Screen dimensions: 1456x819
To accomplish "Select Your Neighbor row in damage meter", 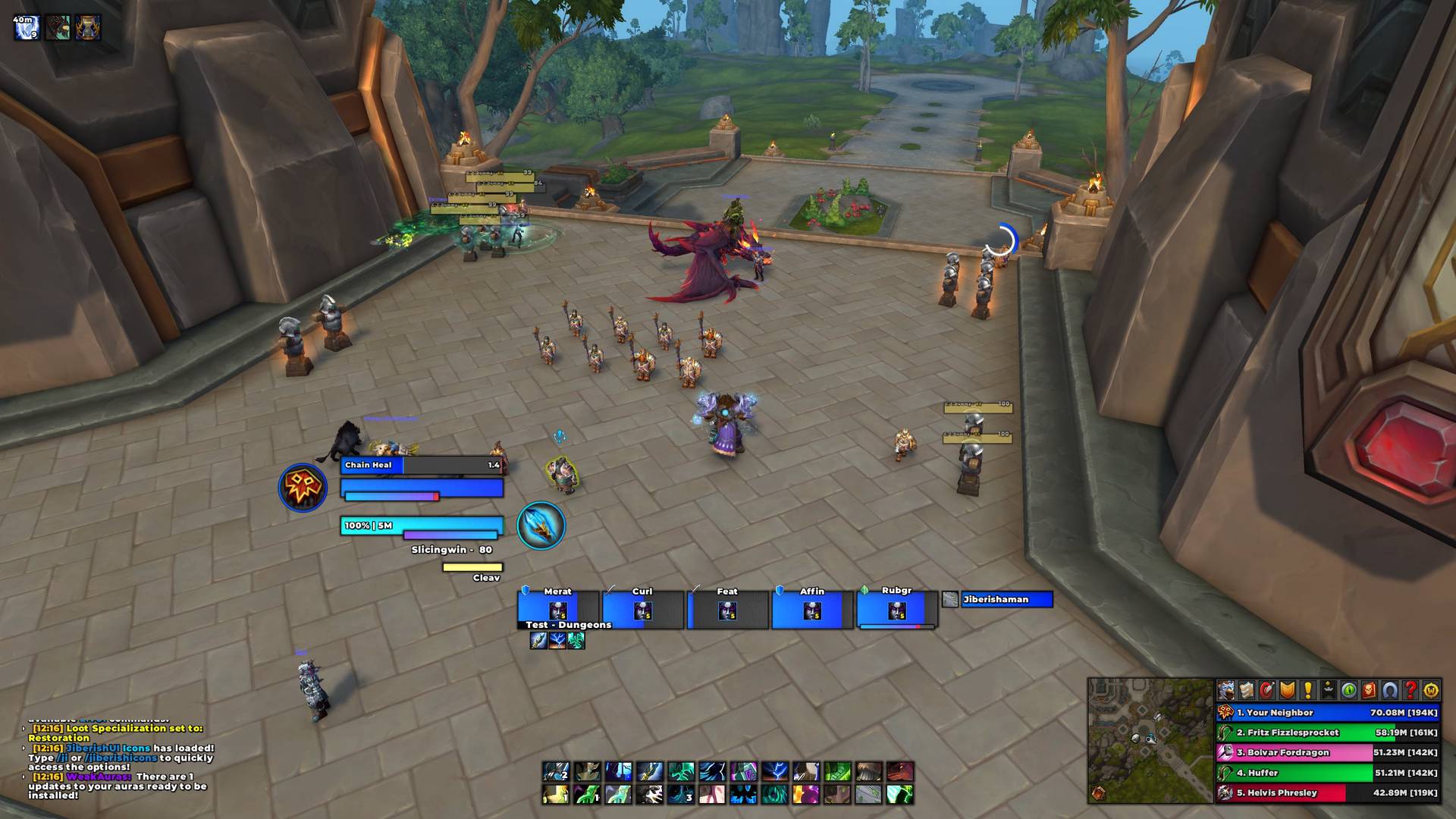I will [x=1327, y=713].
